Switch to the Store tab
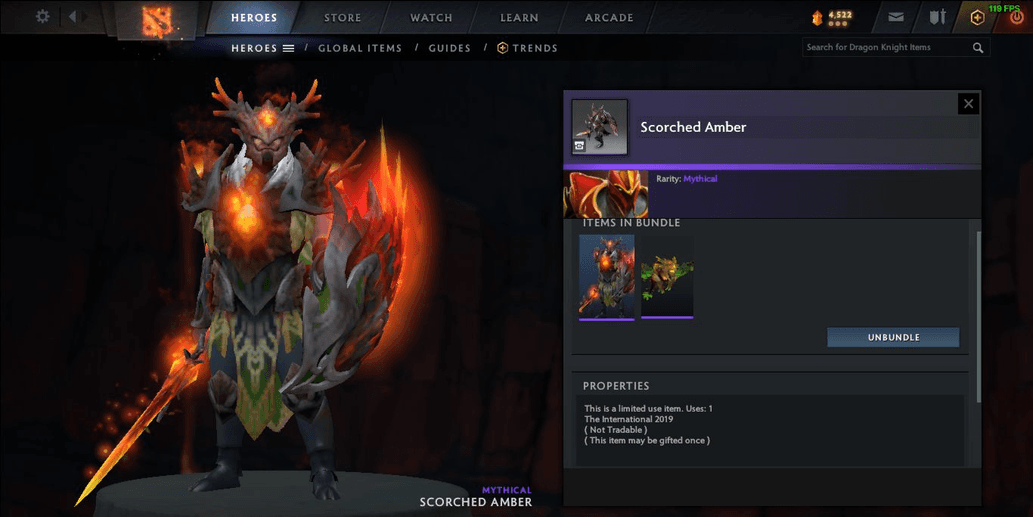1033x517 pixels. pos(343,18)
